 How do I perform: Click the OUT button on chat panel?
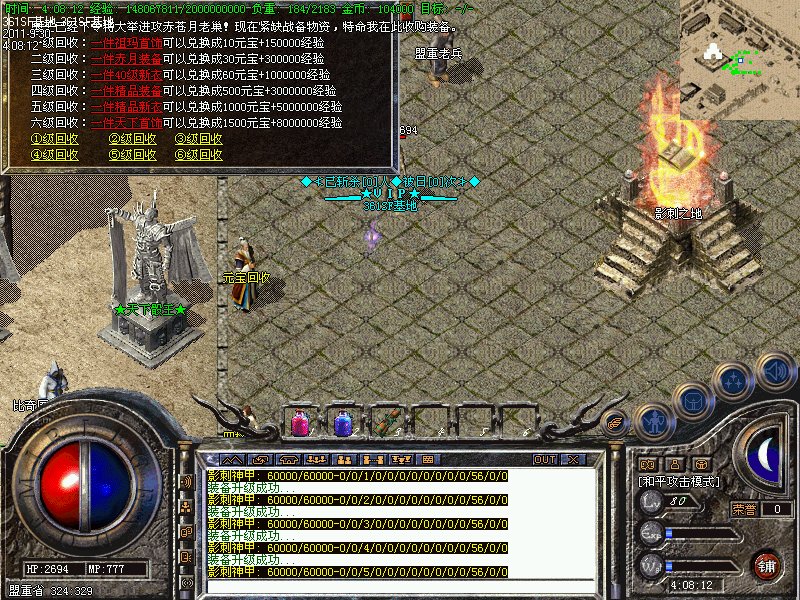[545, 459]
